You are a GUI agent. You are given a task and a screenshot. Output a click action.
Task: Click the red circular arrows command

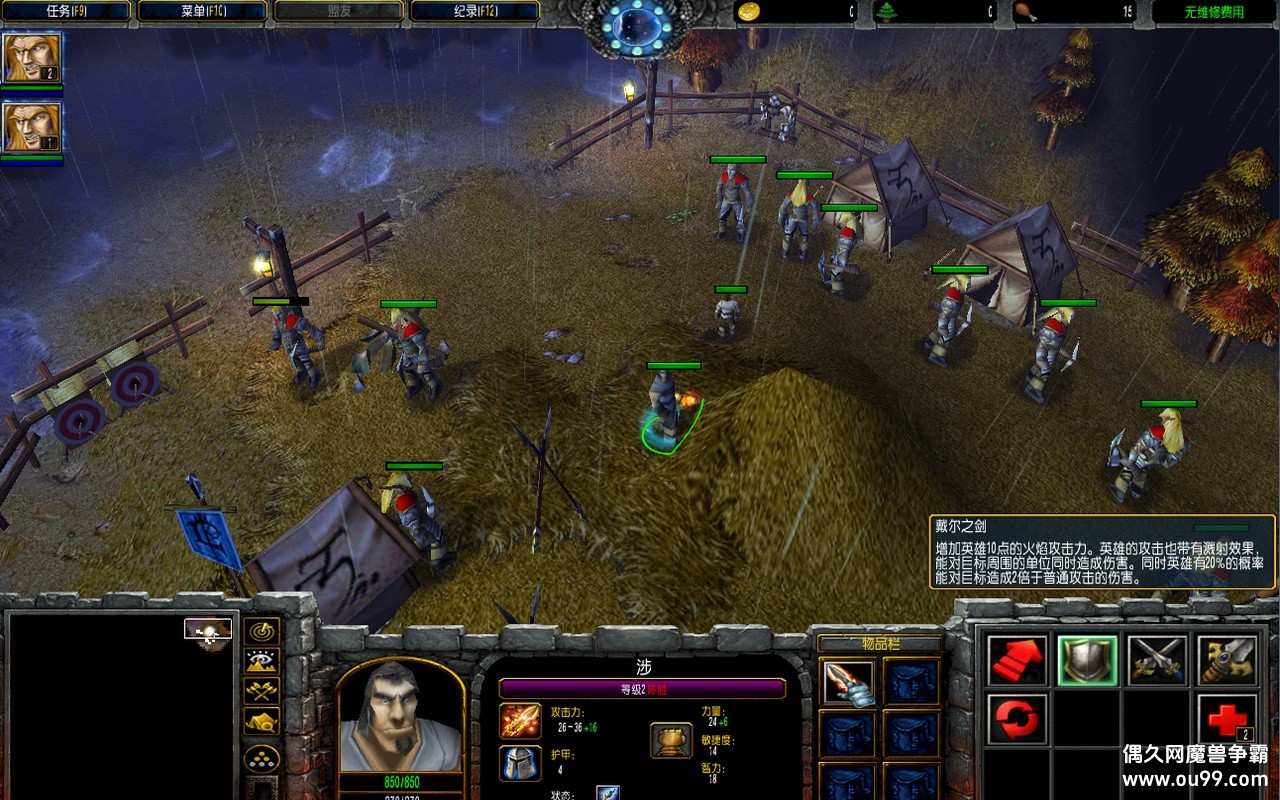point(1018,720)
